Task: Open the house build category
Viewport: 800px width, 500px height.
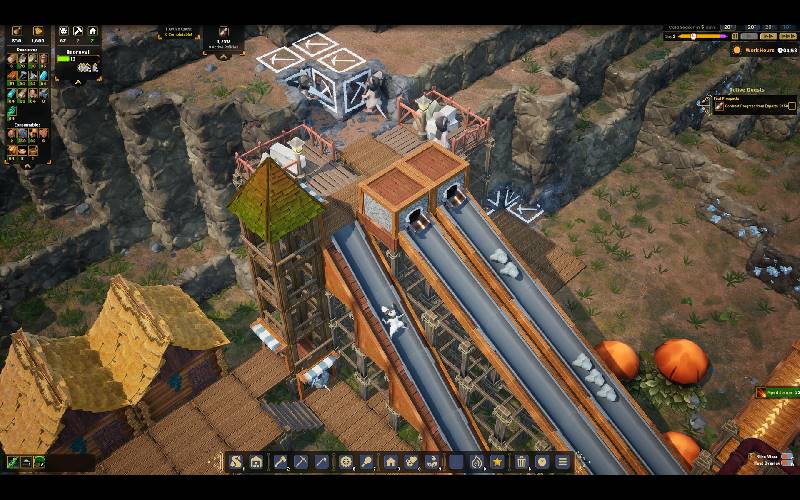Action: click(390, 462)
